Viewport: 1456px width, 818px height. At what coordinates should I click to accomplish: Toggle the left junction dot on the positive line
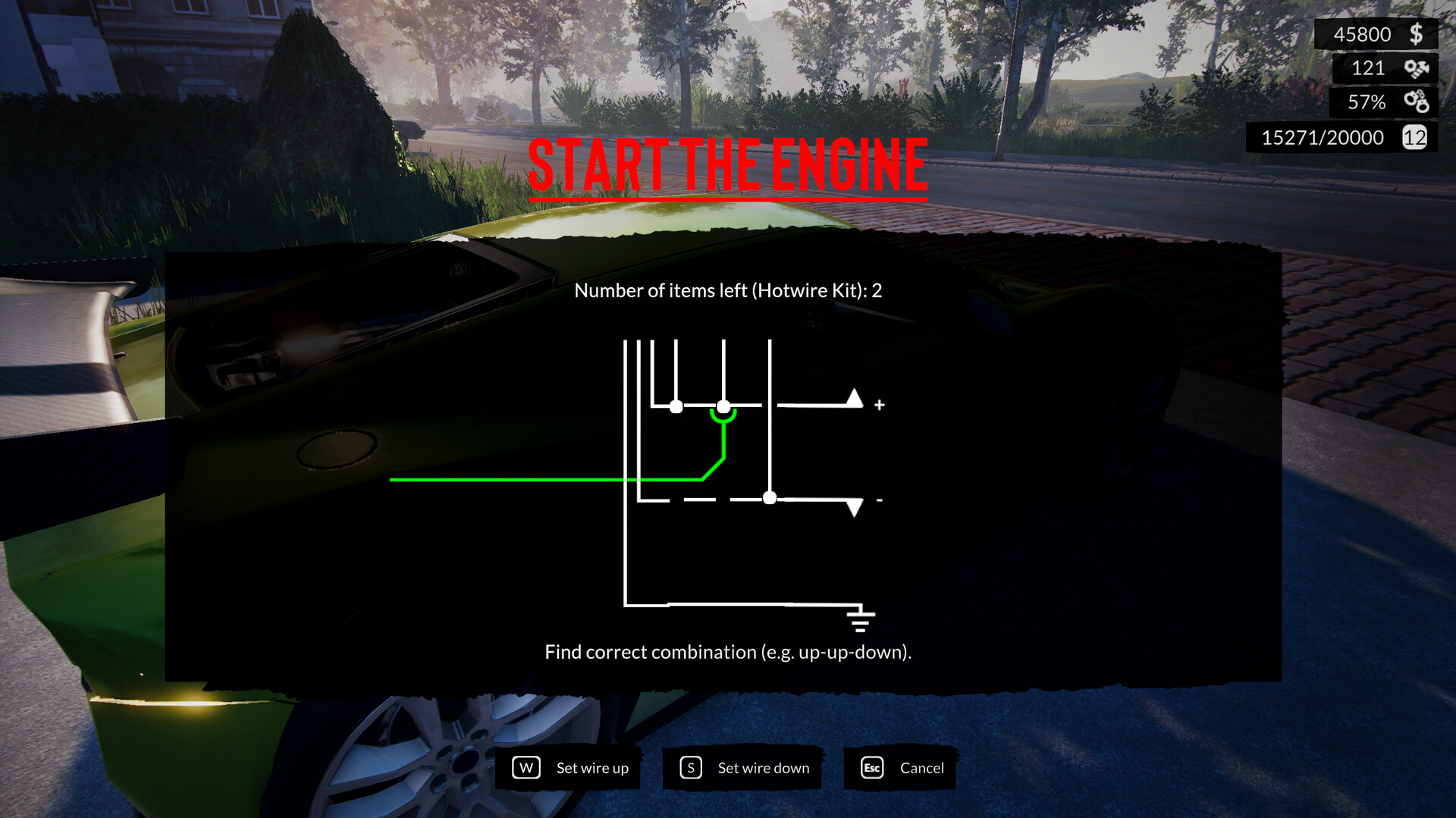[677, 406]
